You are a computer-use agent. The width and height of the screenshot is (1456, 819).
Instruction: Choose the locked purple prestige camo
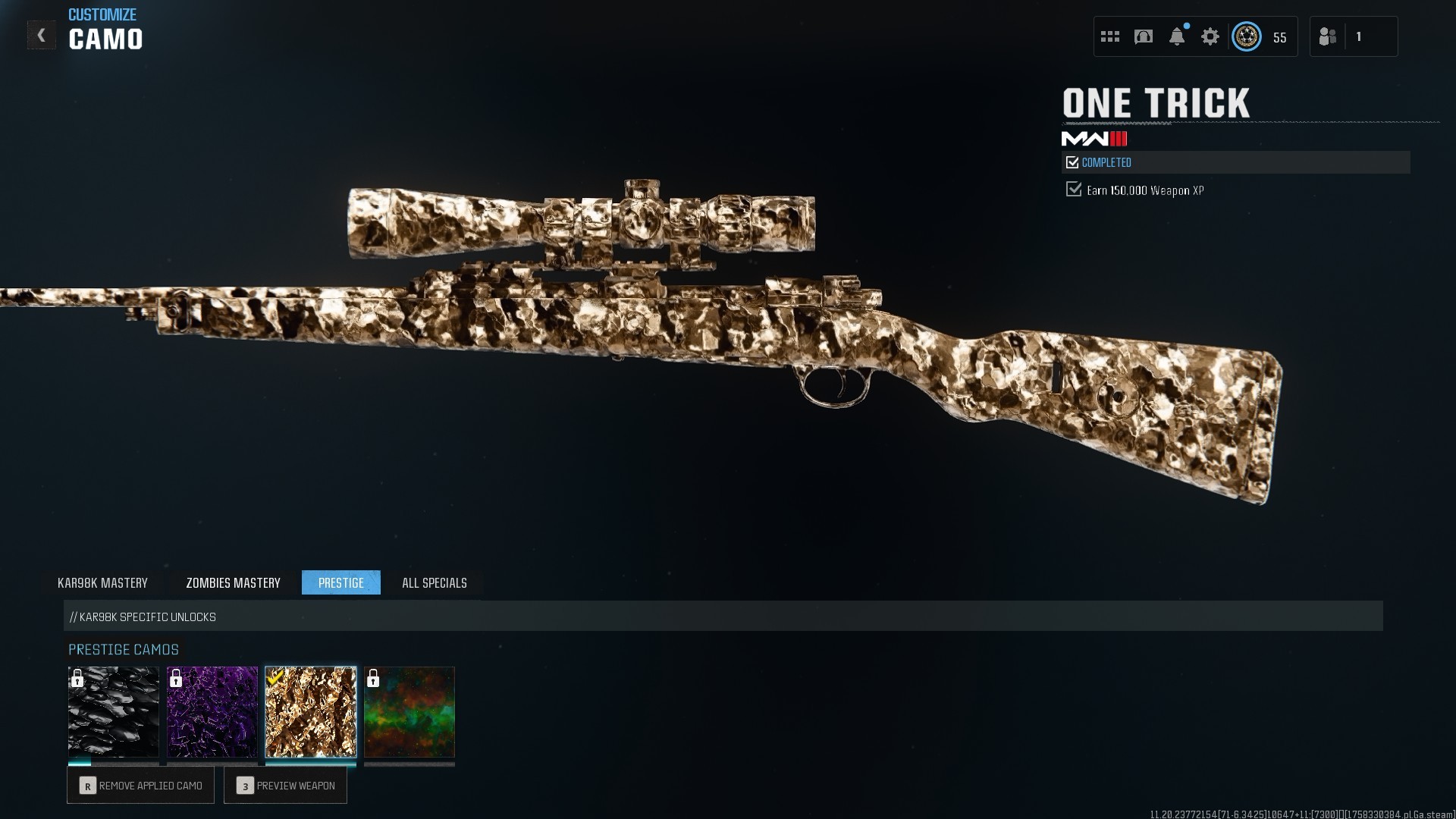[212, 712]
